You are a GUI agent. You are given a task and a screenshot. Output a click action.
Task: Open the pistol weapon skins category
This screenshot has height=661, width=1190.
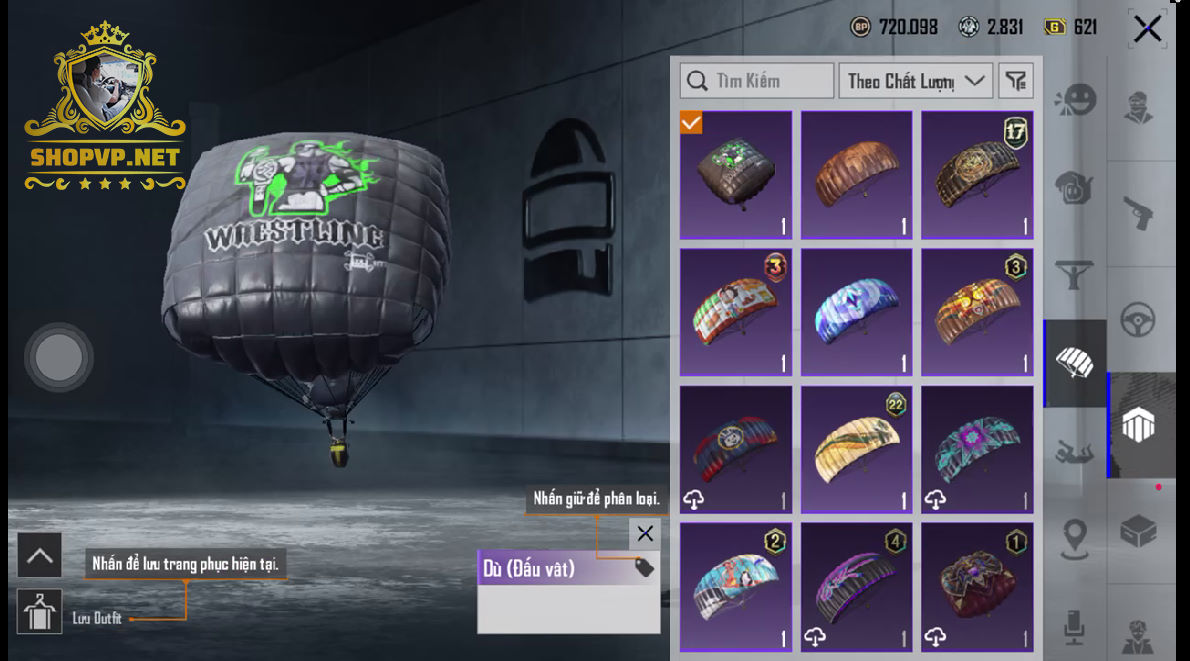point(1137,212)
